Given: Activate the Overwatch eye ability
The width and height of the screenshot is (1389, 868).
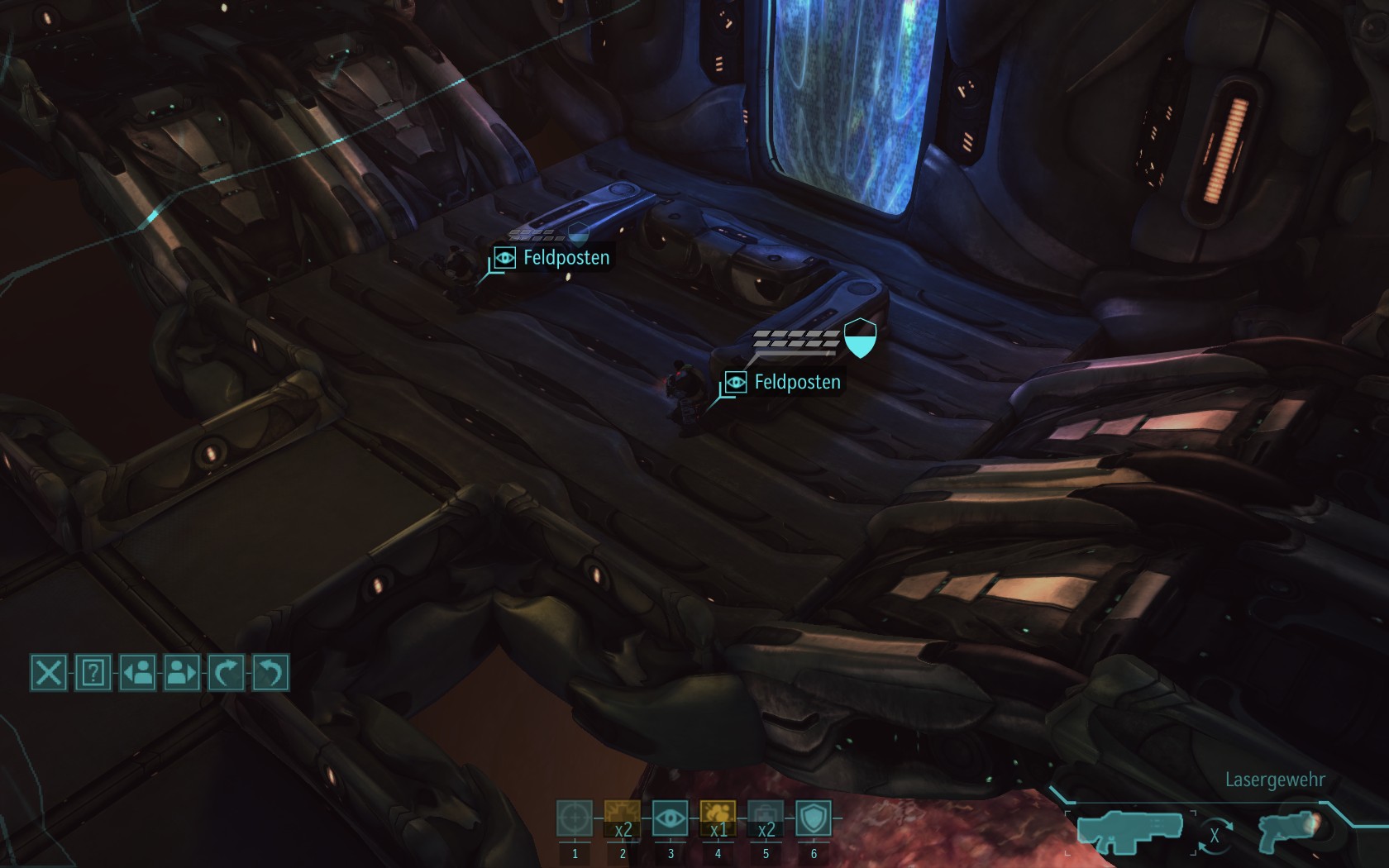Looking at the screenshot, I should point(670,818).
